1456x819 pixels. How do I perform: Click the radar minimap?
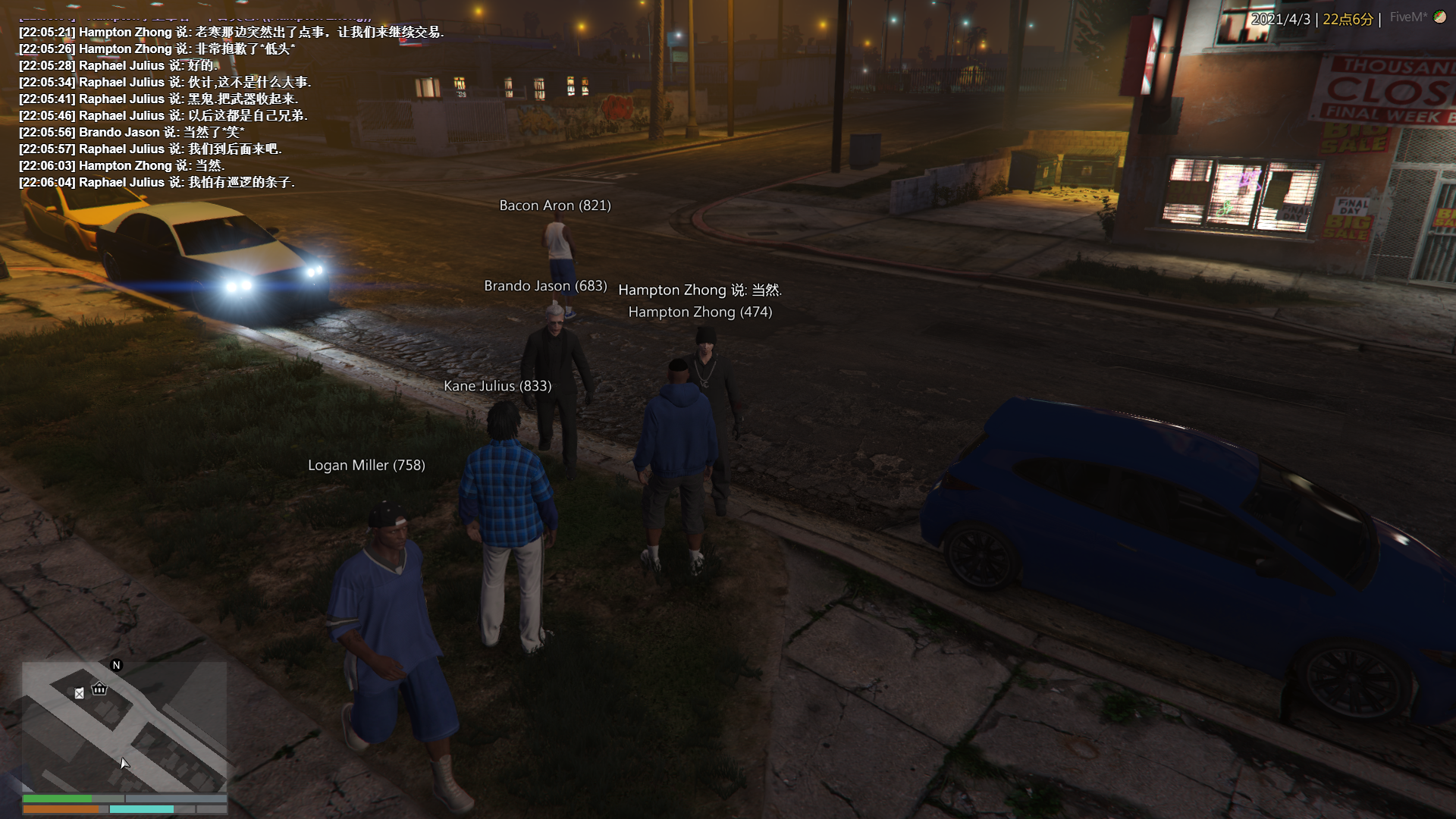[124, 726]
